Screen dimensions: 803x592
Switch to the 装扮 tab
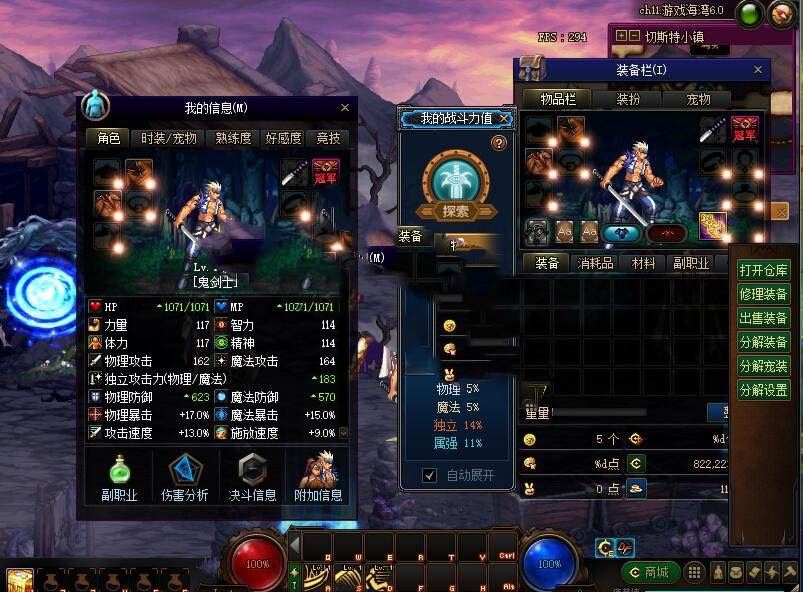pos(628,99)
